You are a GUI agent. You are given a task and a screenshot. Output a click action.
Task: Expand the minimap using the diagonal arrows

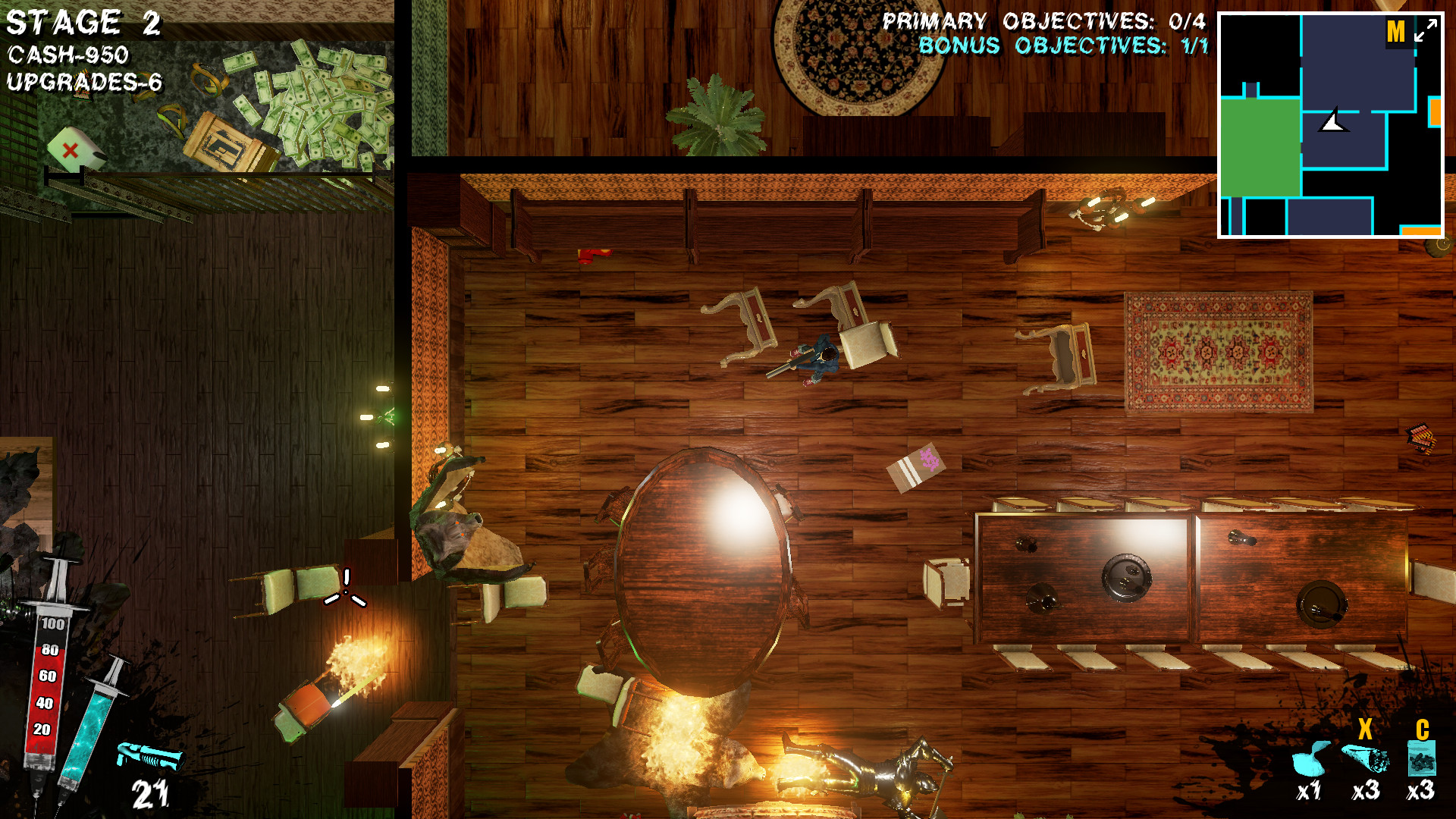pyautogui.click(x=1425, y=30)
